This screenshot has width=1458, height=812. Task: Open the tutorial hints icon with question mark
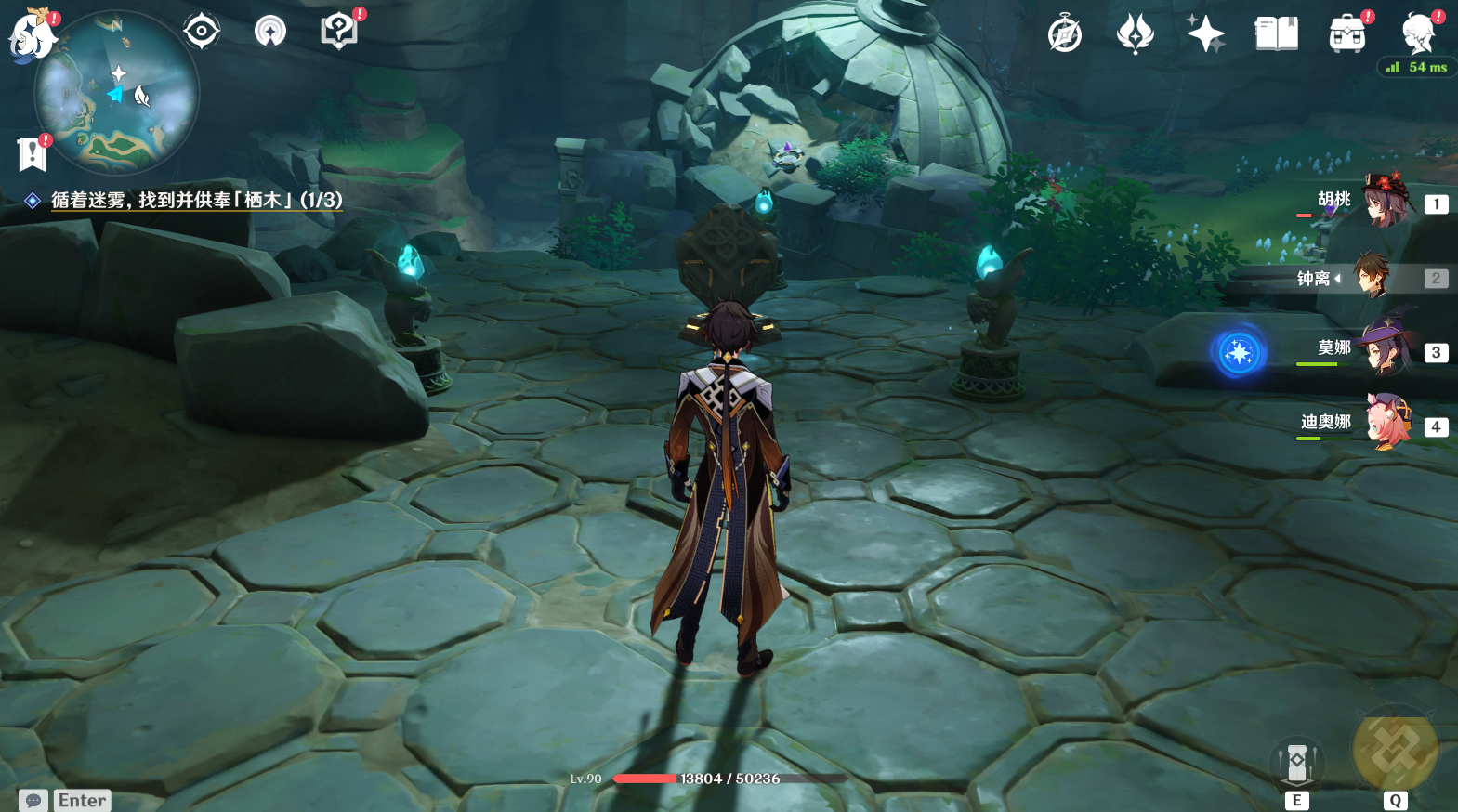(x=339, y=32)
